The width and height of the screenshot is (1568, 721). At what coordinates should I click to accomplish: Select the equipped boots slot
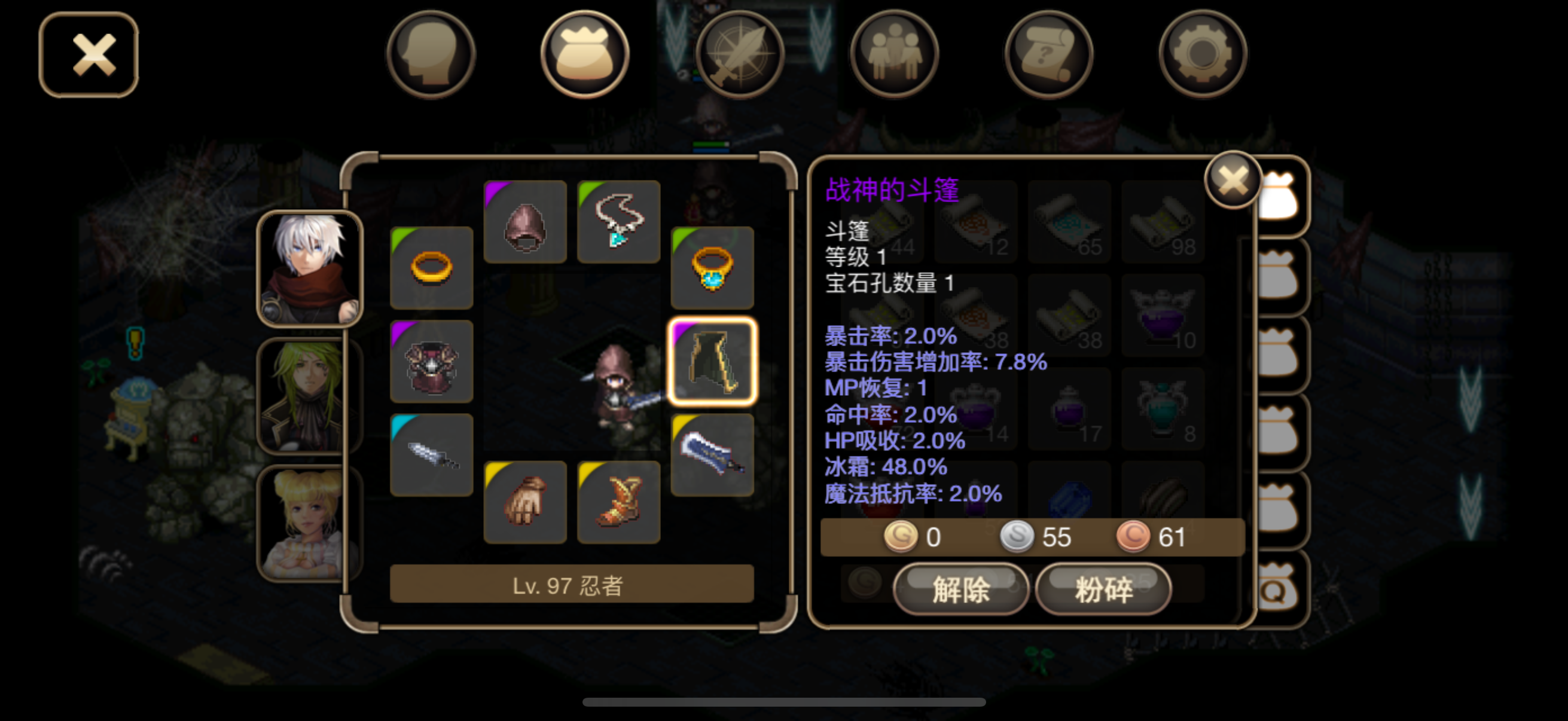pos(618,500)
